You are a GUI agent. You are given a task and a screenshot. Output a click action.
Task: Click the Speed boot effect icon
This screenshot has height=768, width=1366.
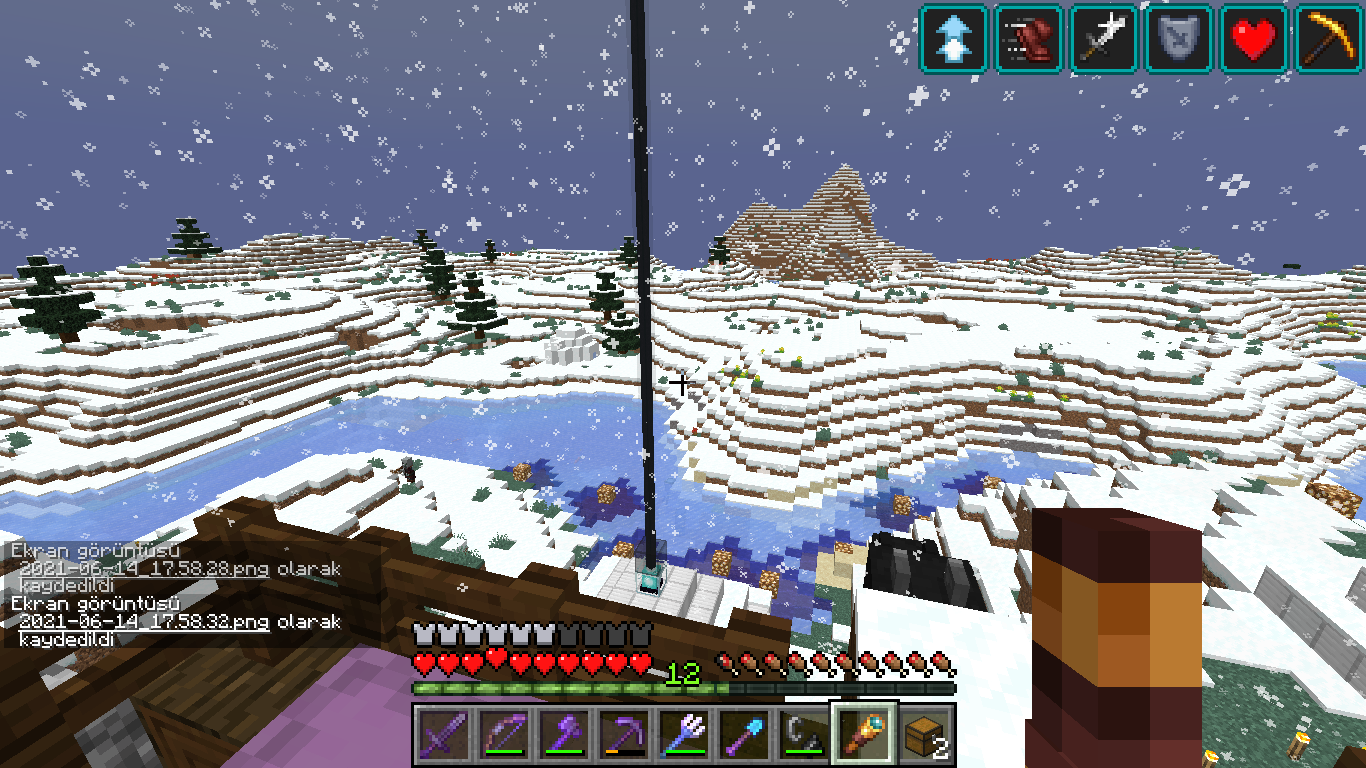click(1030, 39)
